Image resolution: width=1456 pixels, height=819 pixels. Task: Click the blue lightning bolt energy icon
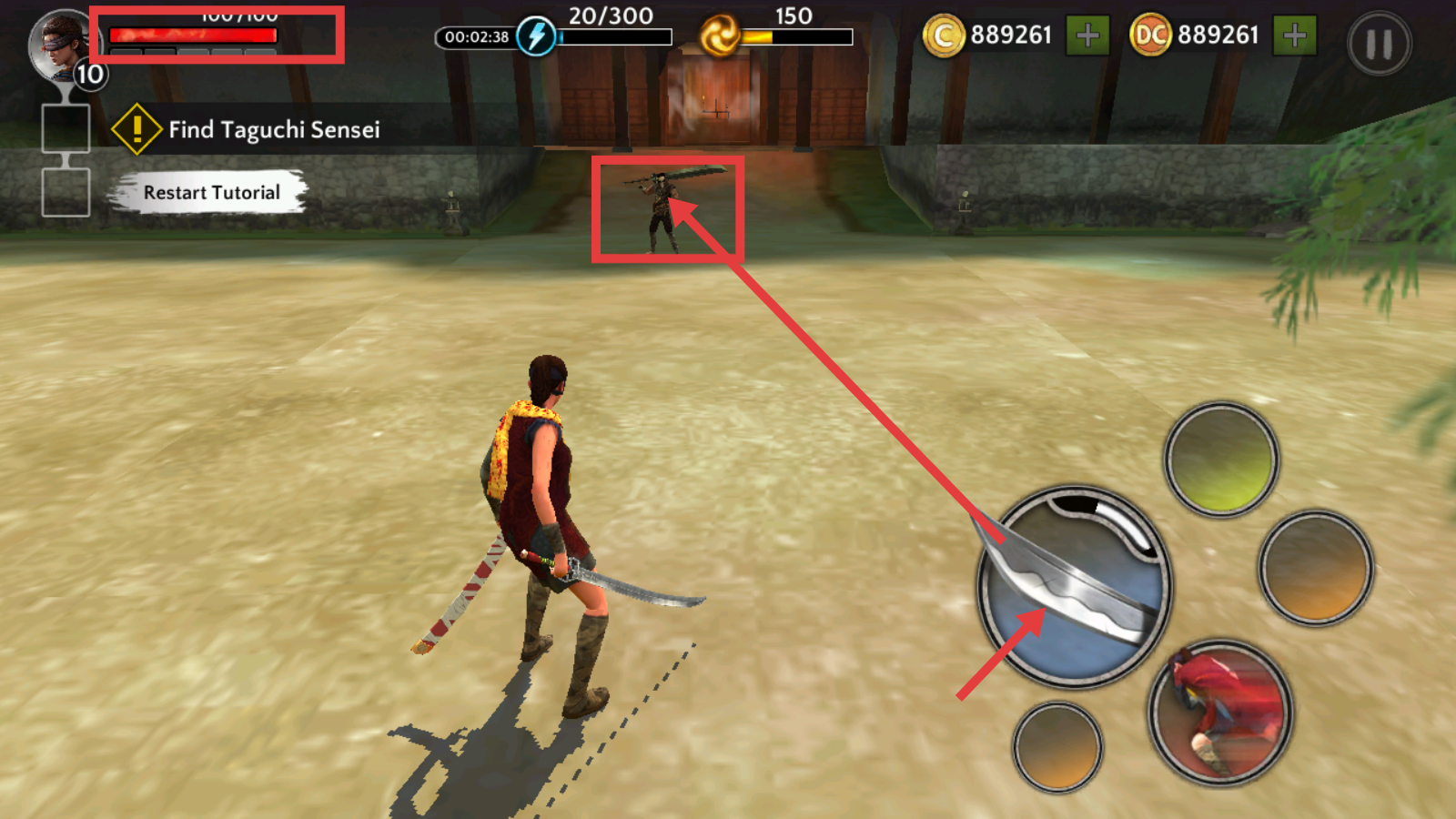tap(537, 36)
